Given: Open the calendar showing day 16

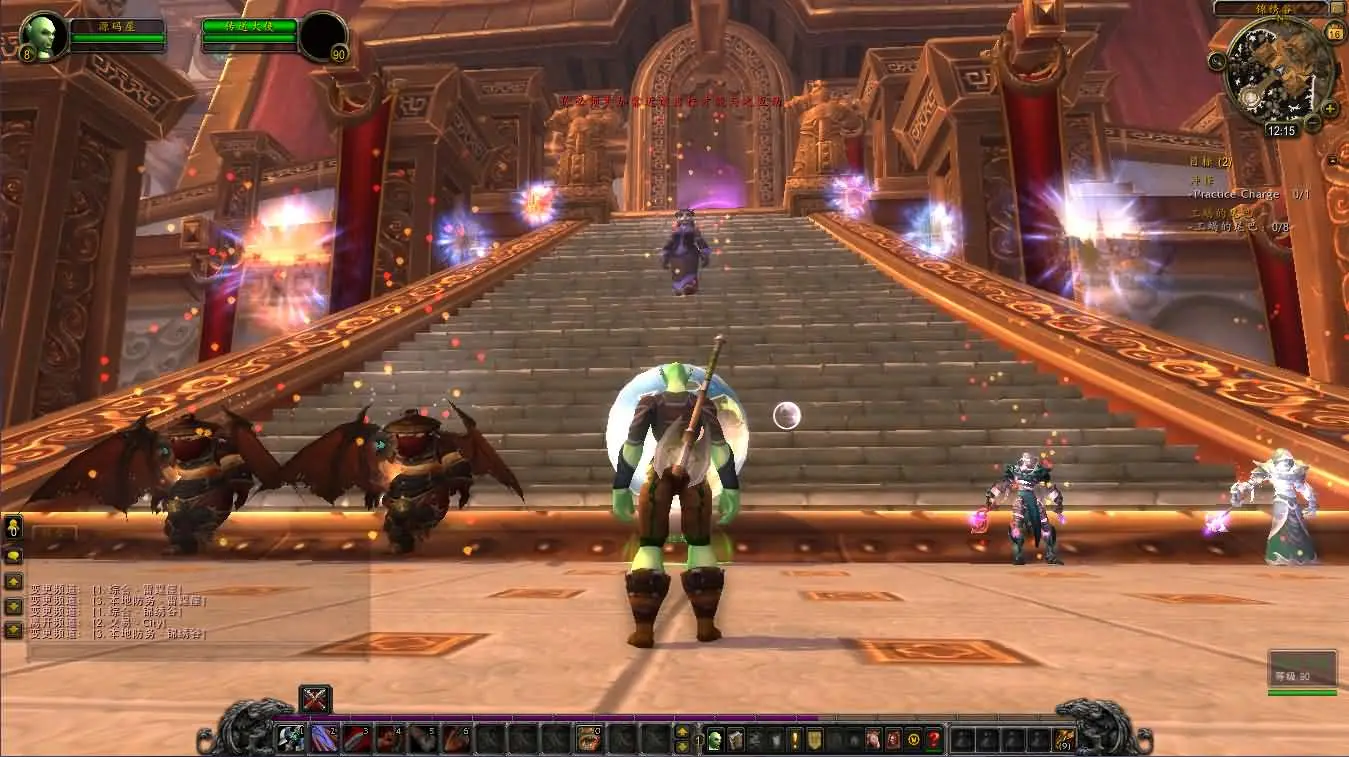Looking at the screenshot, I should pos(1334,33).
